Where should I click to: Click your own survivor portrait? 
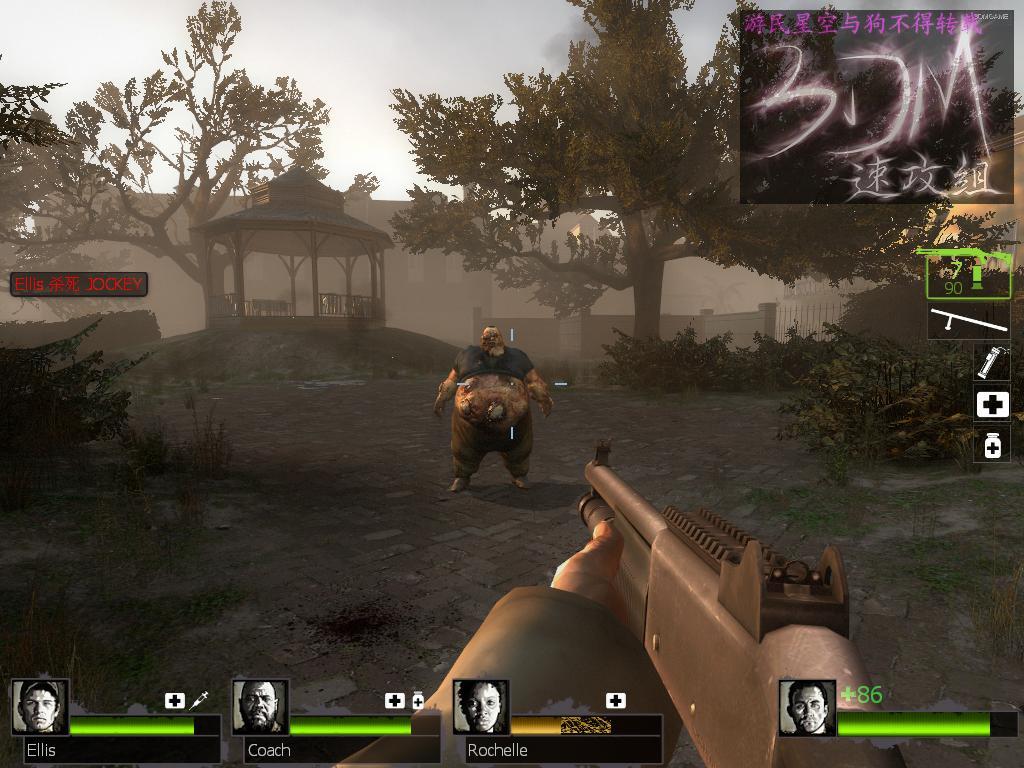click(x=807, y=707)
